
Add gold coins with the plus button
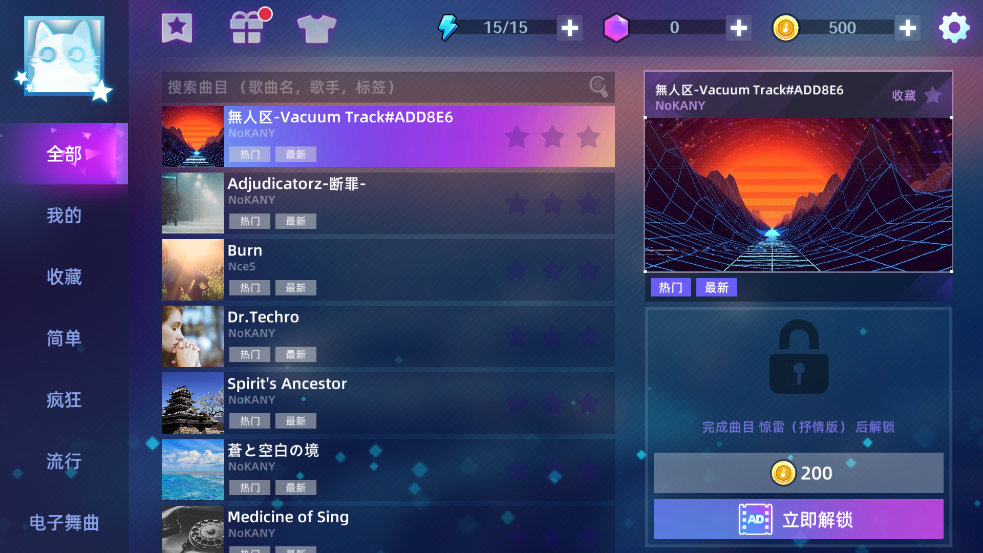[x=908, y=28]
